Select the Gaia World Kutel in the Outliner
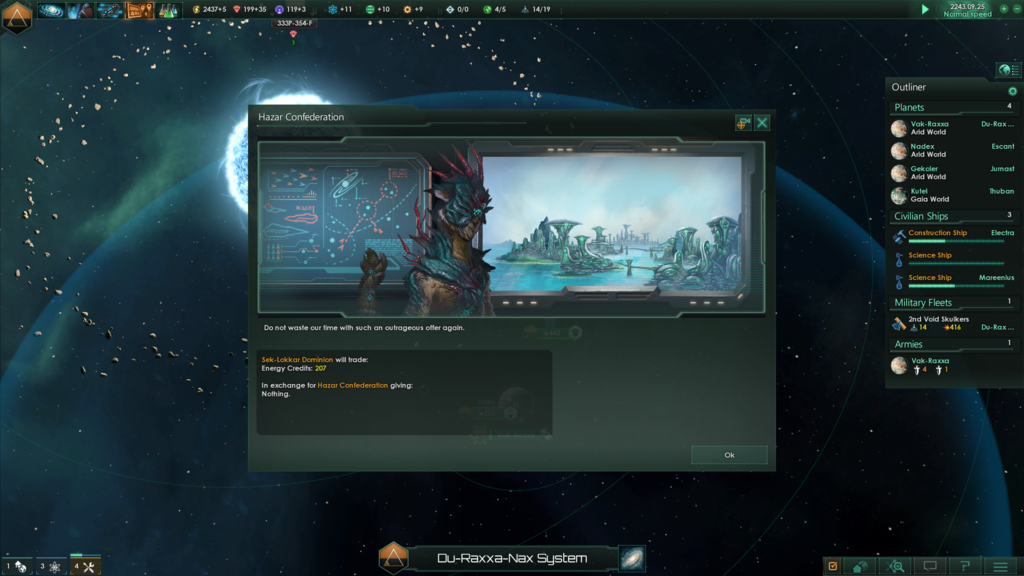The image size is (1024, 576). pyautogui.click(x=930, y=195)
